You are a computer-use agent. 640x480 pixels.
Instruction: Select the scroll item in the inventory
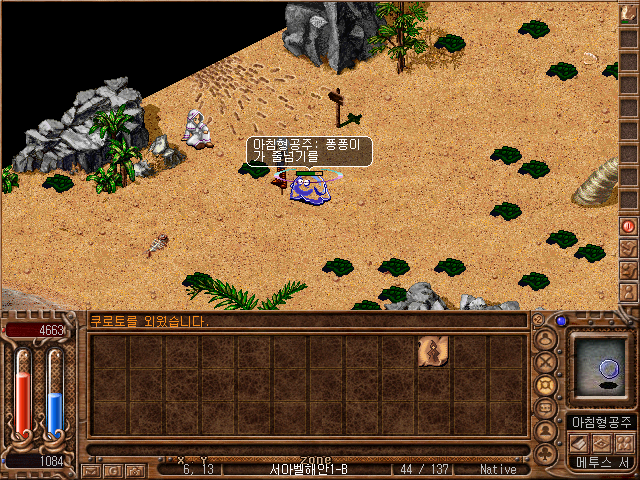point(433,351)
